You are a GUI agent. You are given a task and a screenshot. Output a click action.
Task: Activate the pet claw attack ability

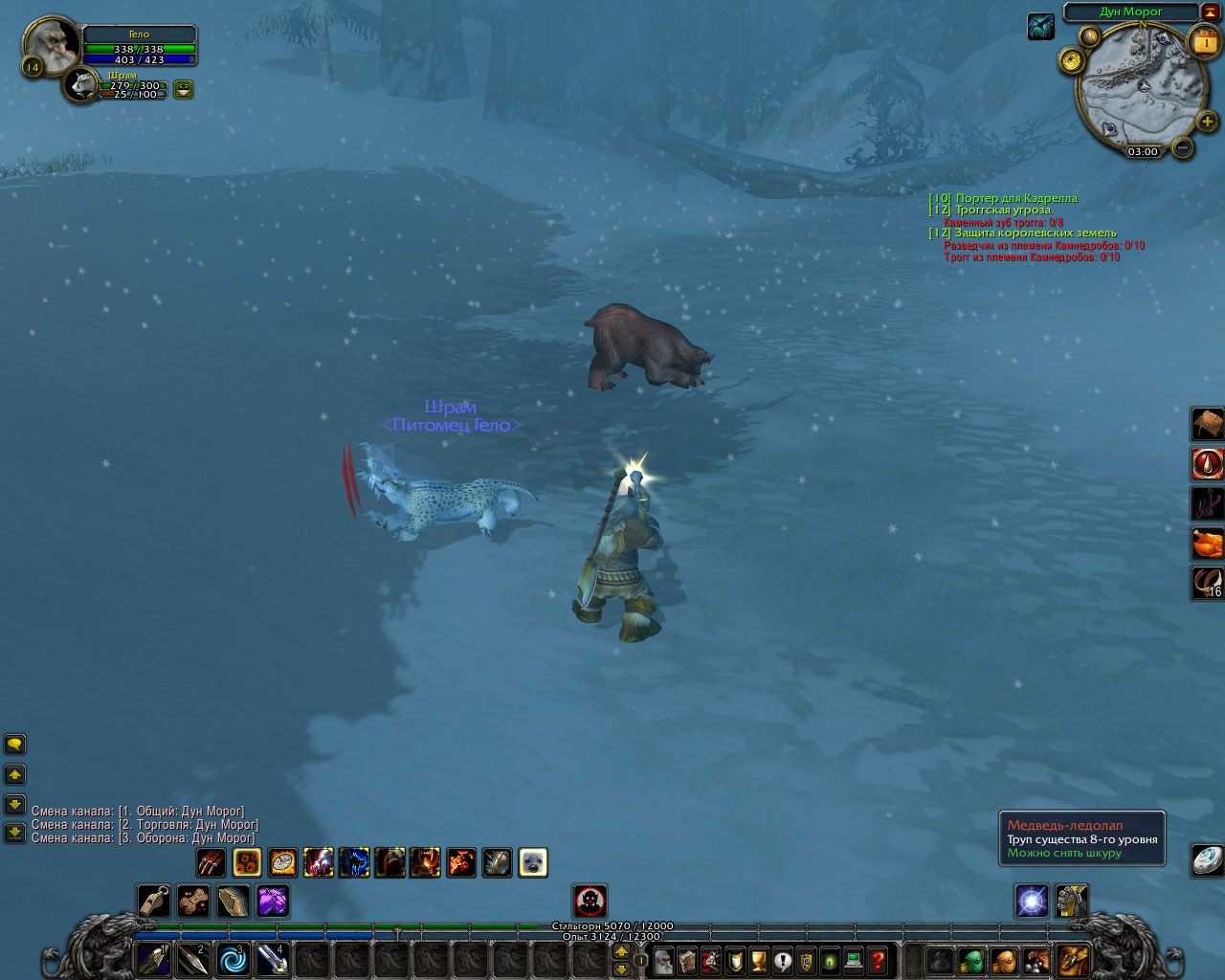click(x=212, y=862)
